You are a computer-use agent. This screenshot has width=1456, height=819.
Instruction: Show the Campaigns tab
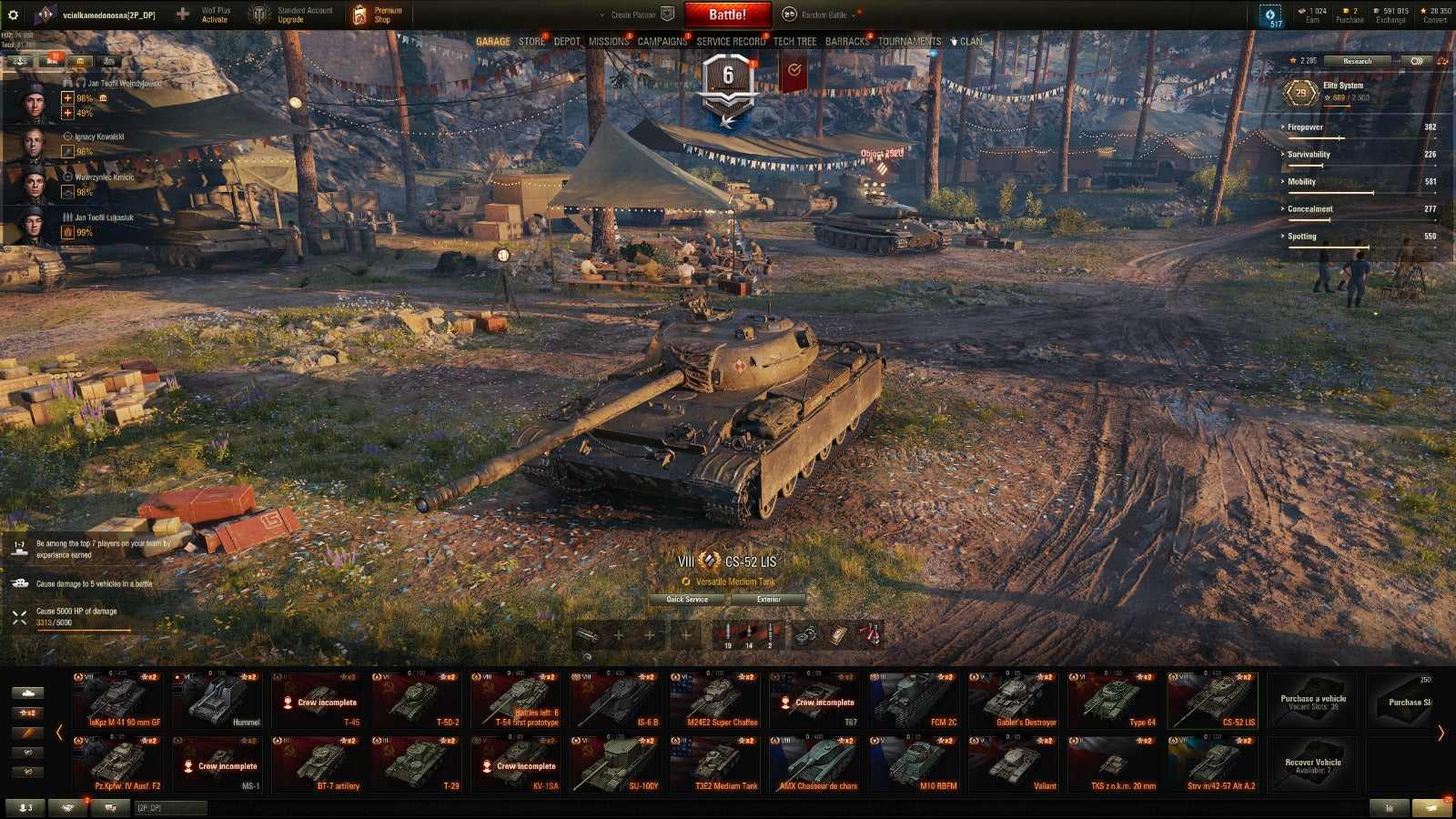coord(662,41)
